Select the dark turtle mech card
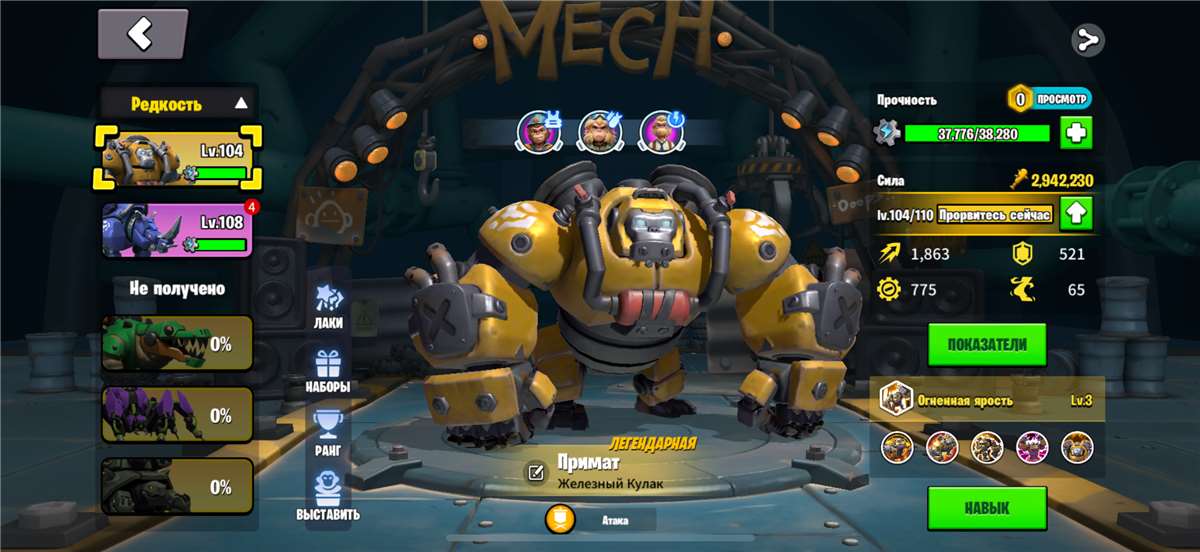 pyautogui.click(x=177, y=487)
